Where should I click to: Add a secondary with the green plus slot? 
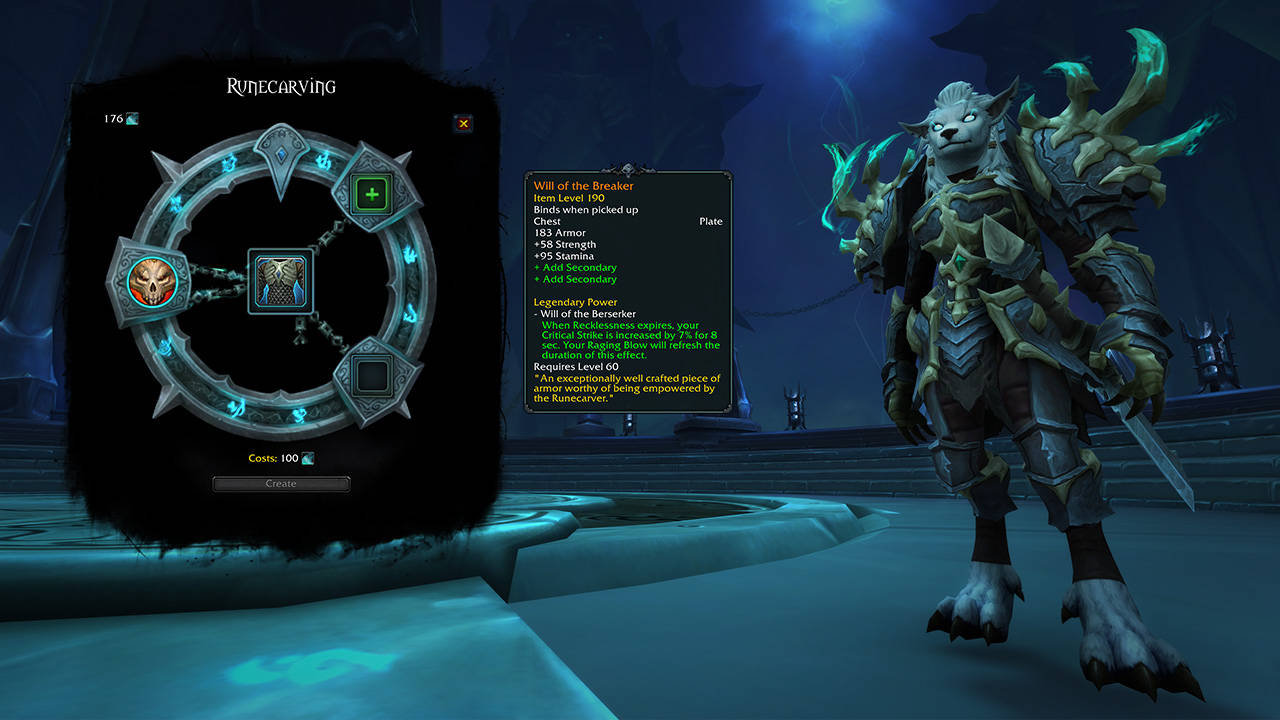(373, 193)
